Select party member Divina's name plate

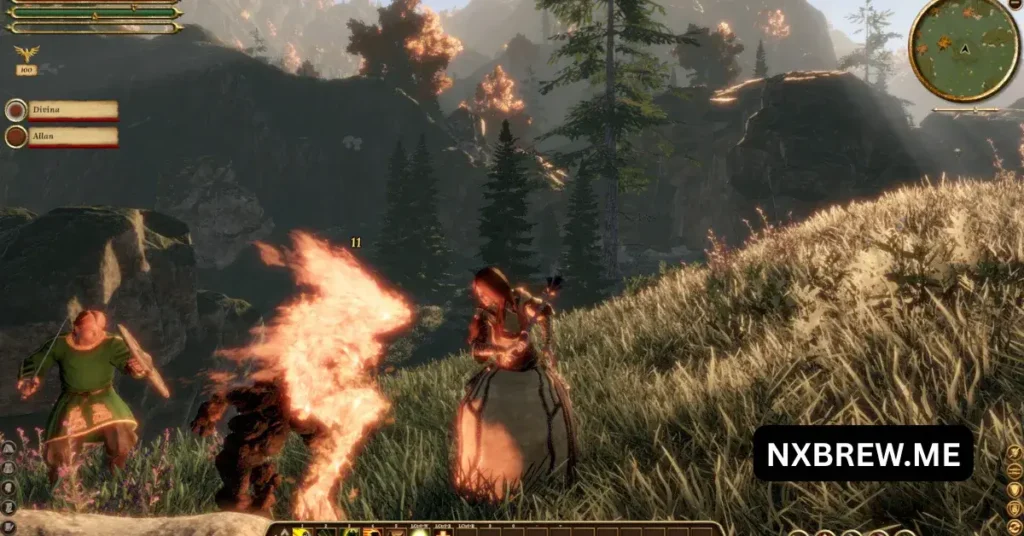[73, 110]
